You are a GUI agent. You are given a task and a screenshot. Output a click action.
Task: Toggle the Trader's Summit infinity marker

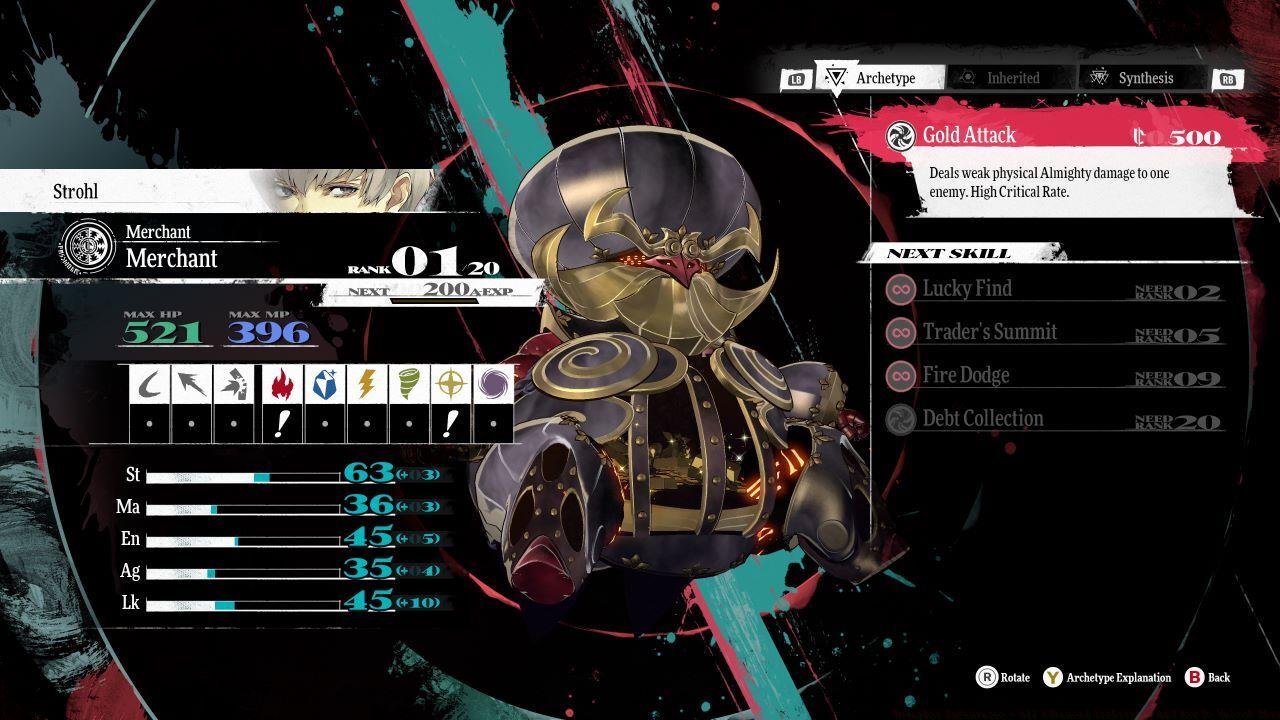coord(901,332)
